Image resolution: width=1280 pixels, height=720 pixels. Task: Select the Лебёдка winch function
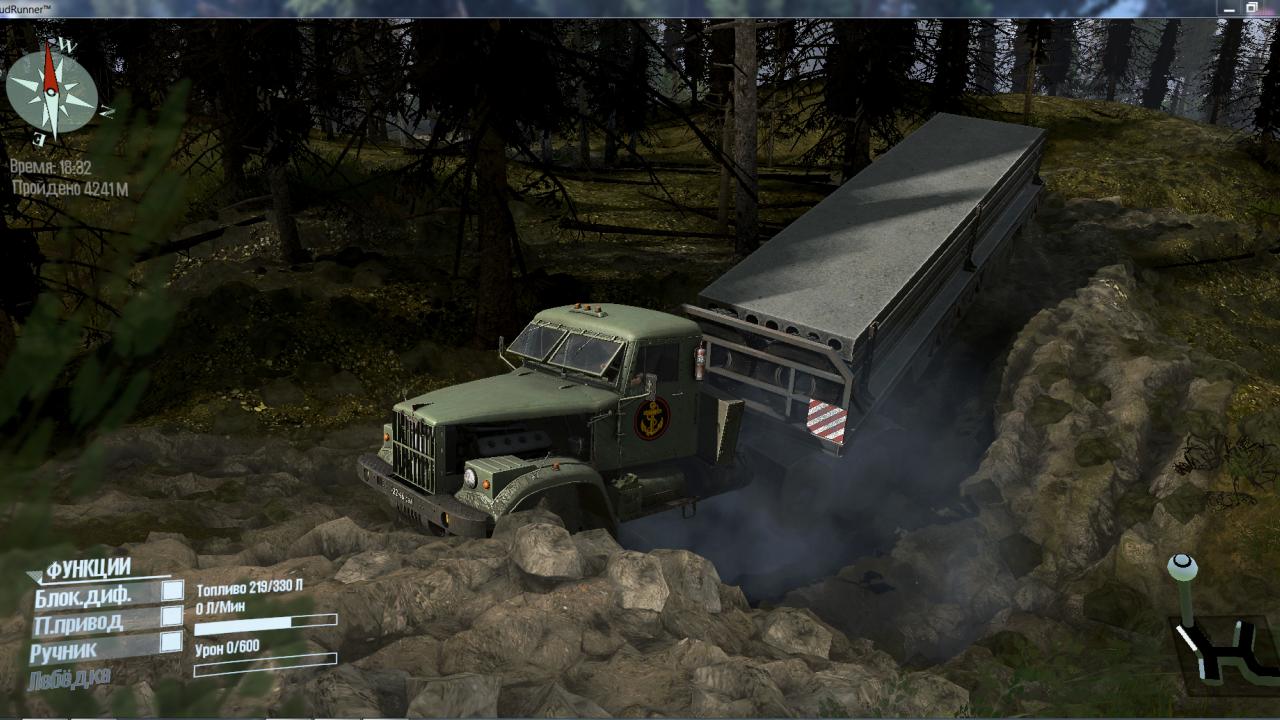coord(70,677)
